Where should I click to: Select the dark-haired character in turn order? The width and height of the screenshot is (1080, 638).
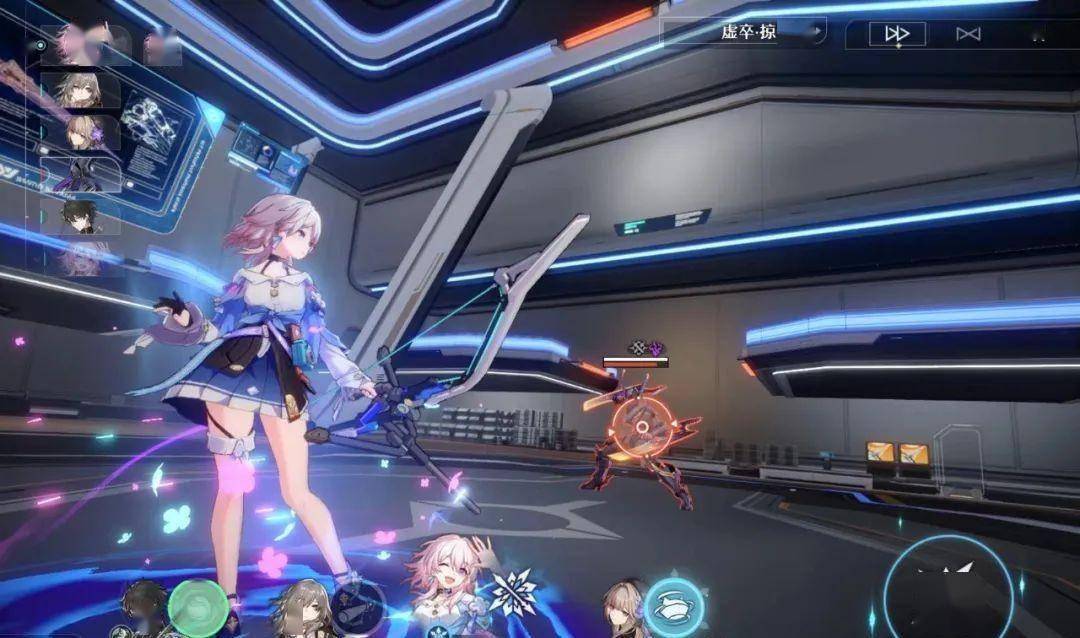(82, 217)
